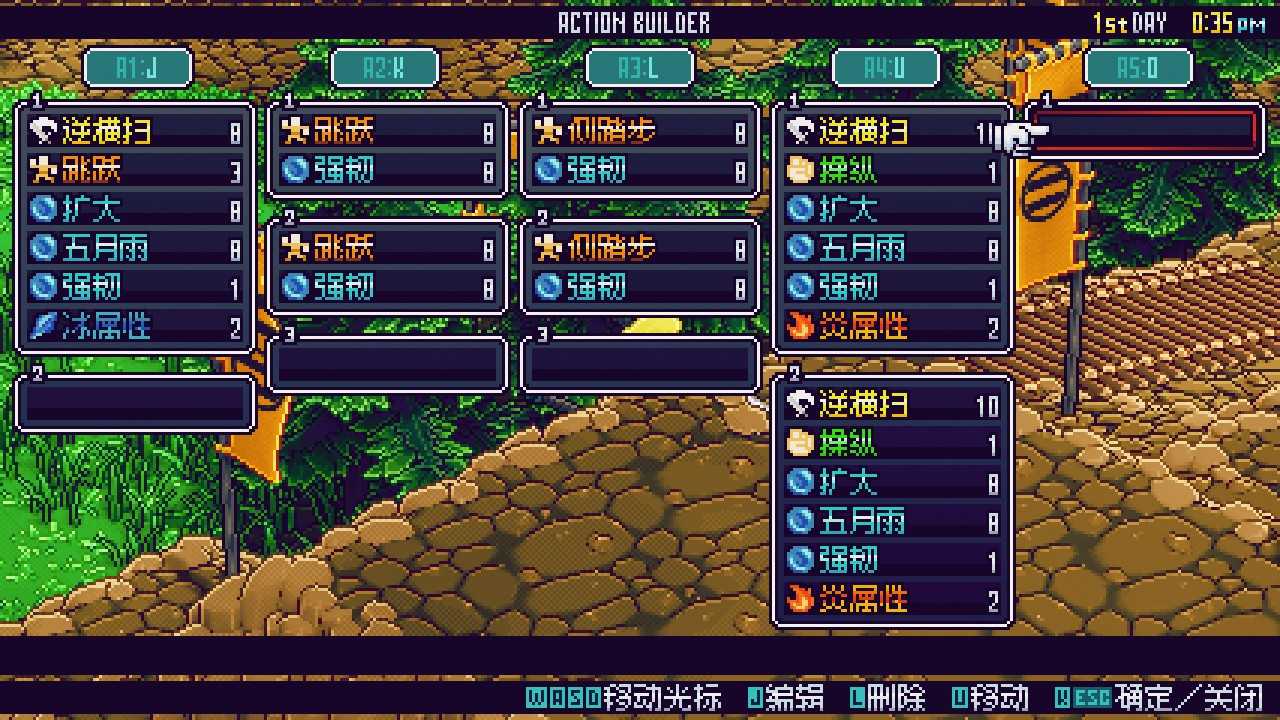Screen dimensions: 1280x720
Task: Select the 跳跃 boot icon in A2 slot 2
Action: click(x=296, y=248)
